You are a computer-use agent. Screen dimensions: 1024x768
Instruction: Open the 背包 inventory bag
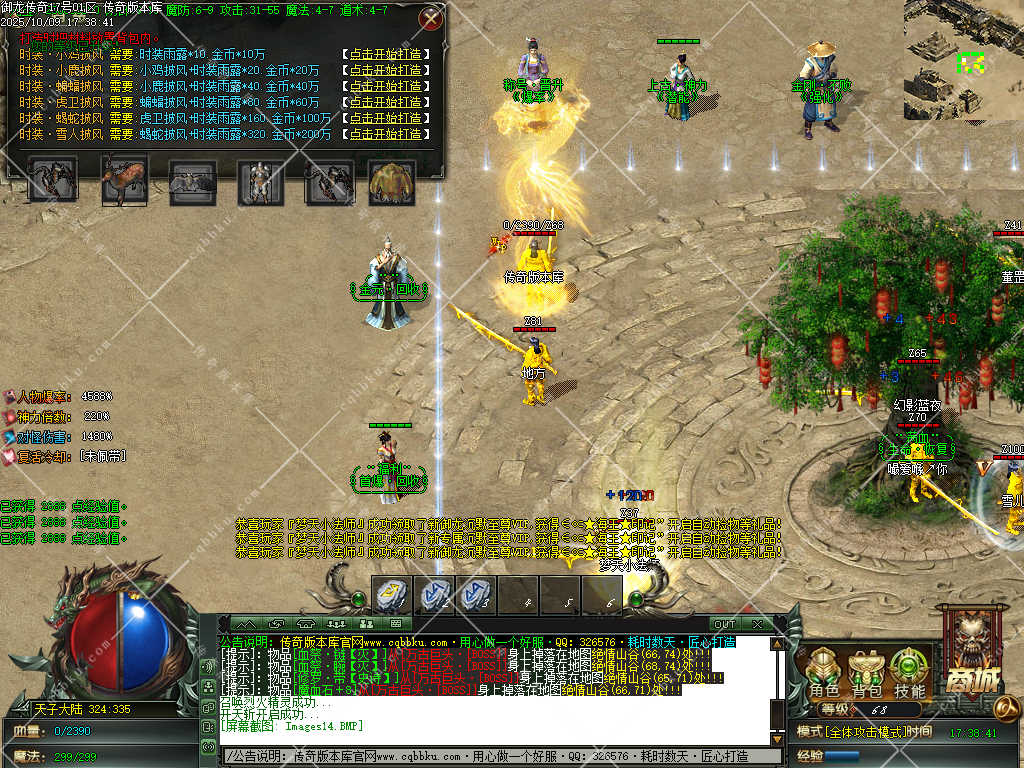pos(866,674)
